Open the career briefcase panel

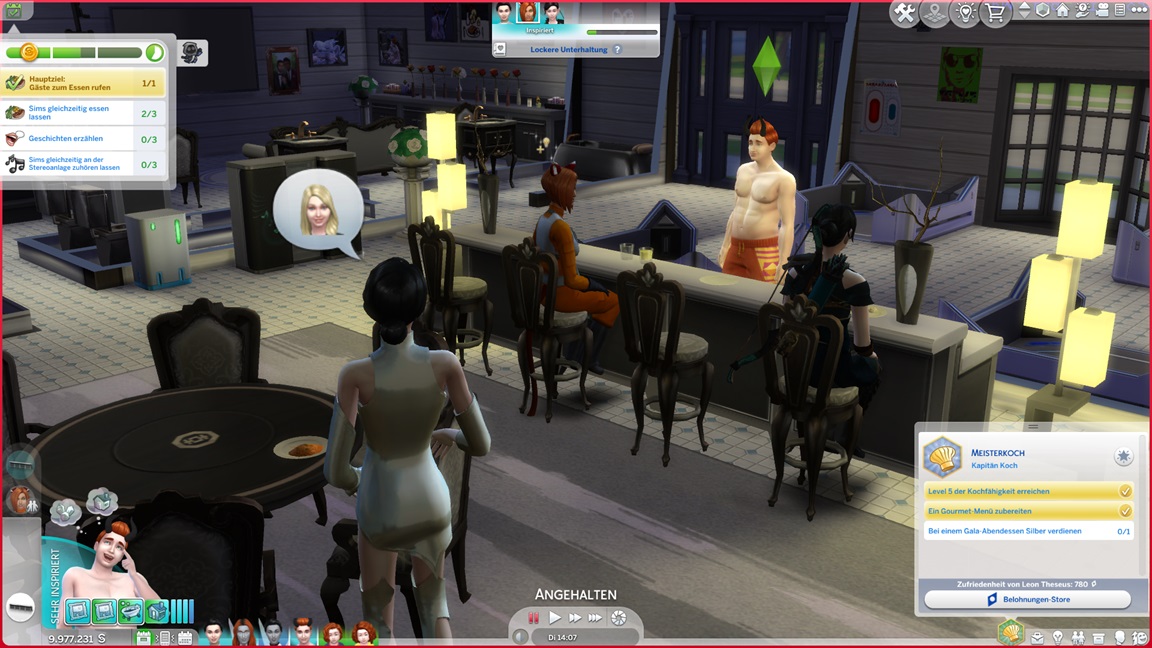(x=1037, y=637)
